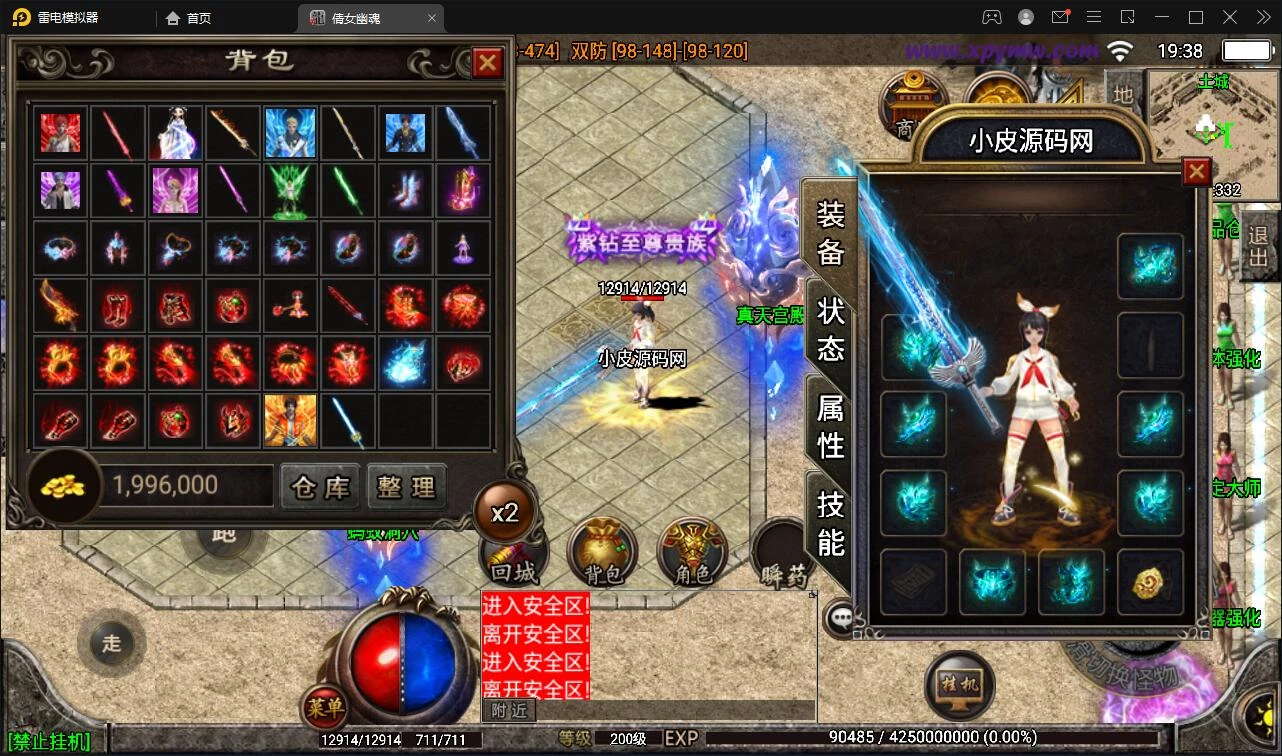Open the 角色 character icon
This screenshot has width=1282, height=756.
[692, 555]
